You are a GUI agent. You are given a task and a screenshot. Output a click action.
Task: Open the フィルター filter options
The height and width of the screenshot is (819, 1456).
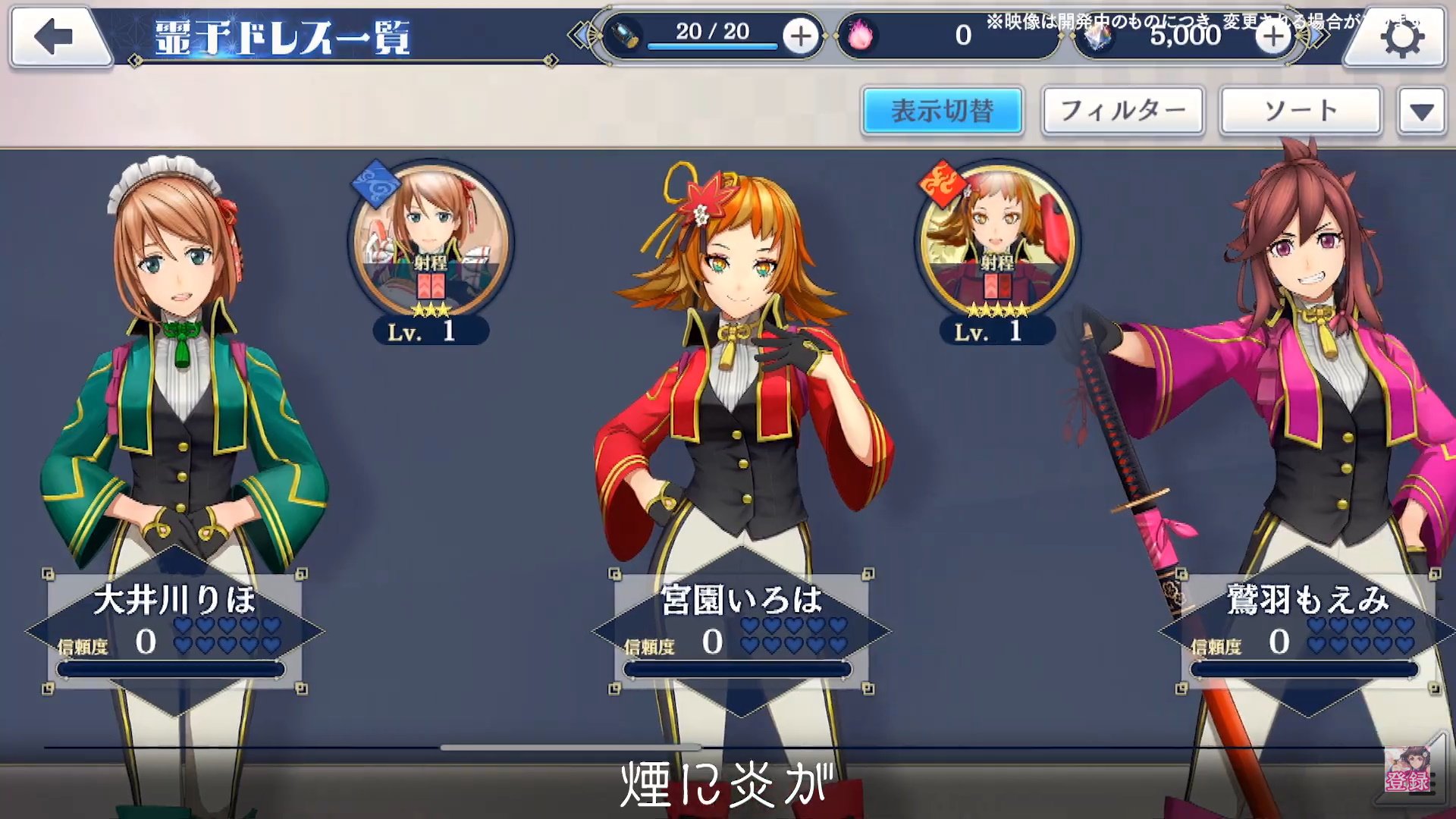(1122, 111)
